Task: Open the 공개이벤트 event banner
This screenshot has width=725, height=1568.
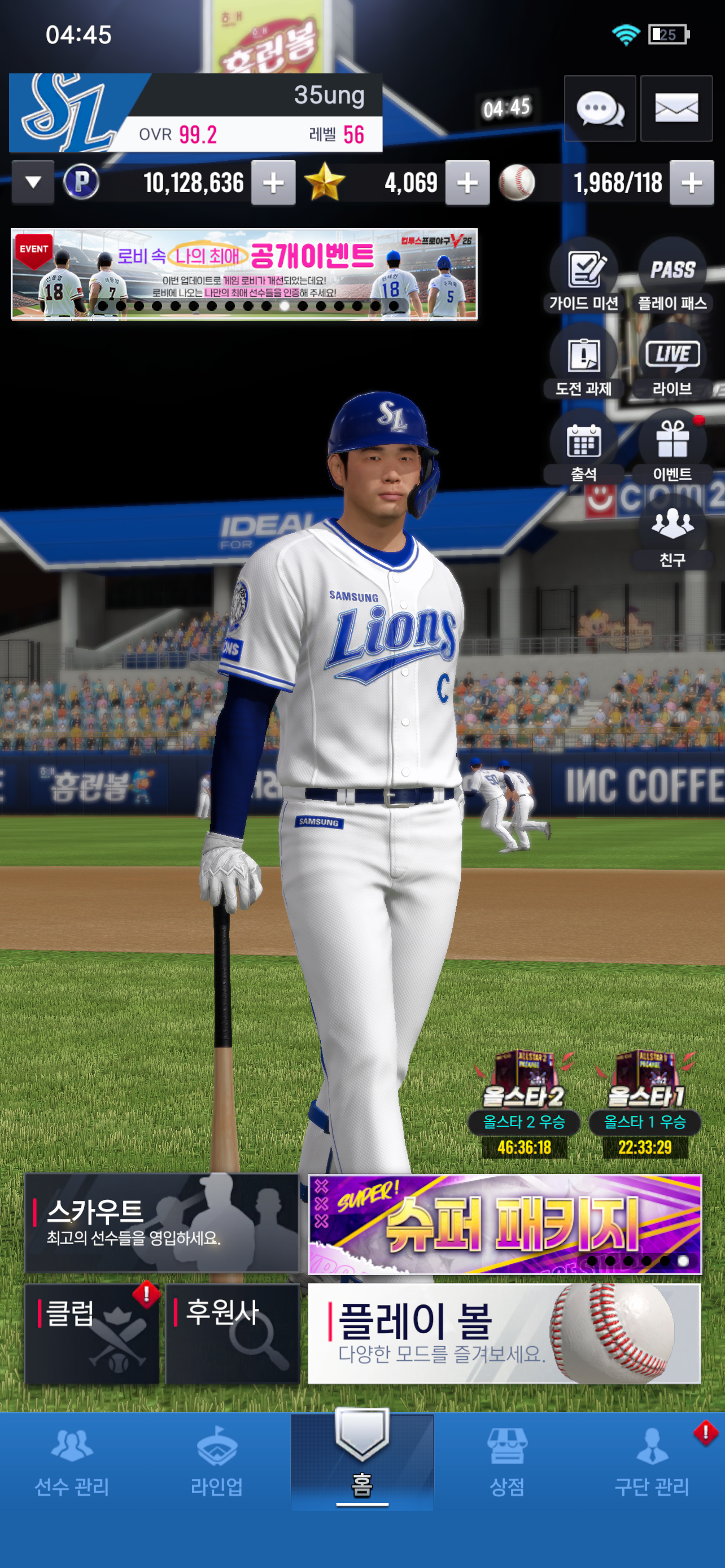Action: (244, 274)
